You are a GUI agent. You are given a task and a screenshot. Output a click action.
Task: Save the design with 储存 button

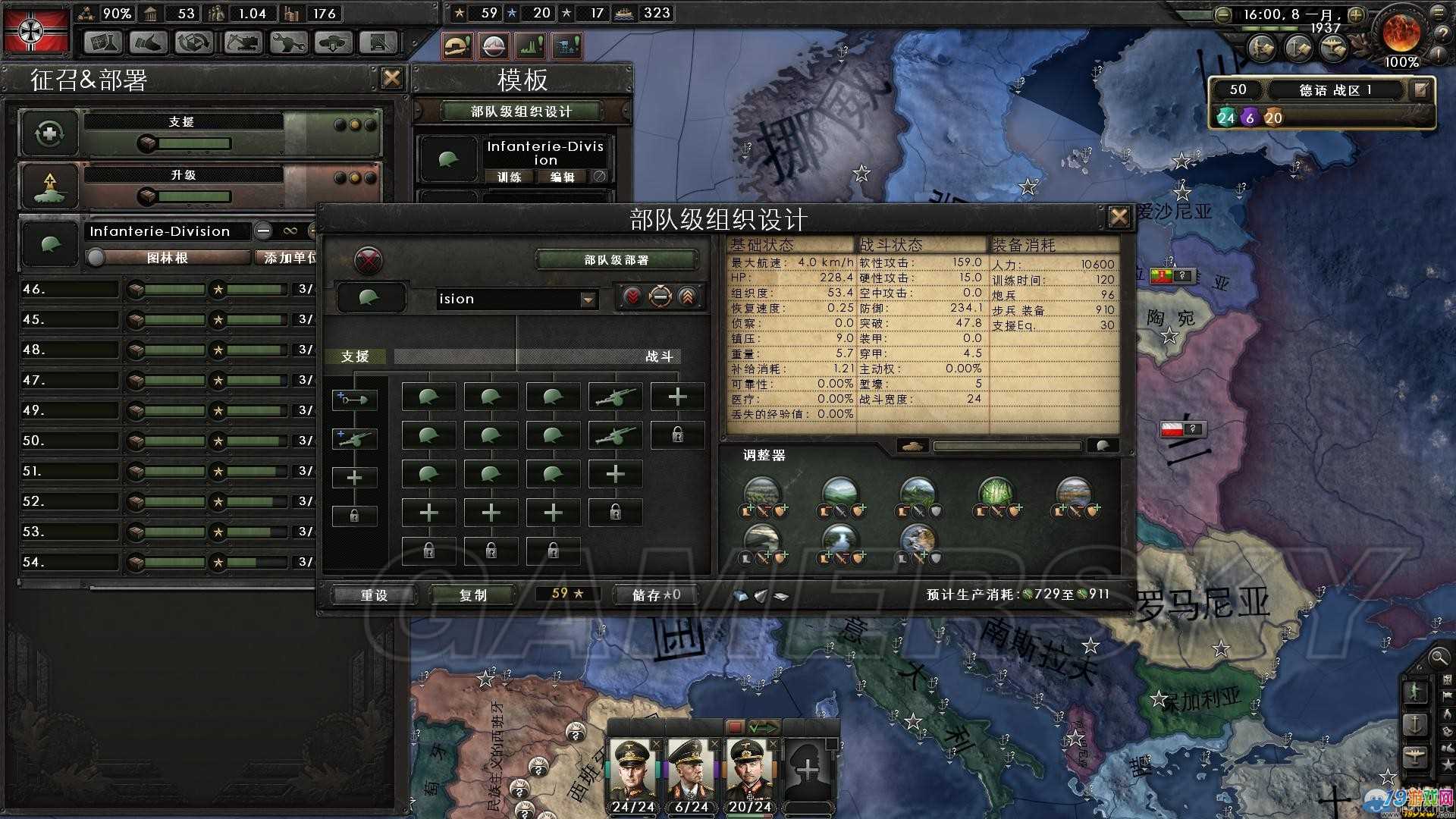point(656,595)
